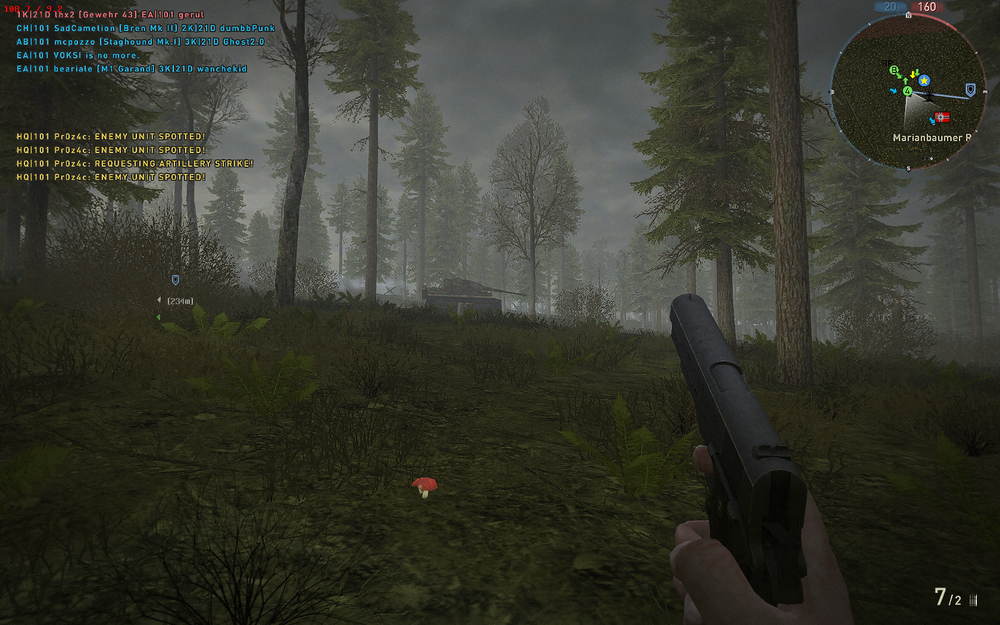Click the blue shield objective marker on the minimap
The image size is (1000, 625).
[x=969, y=90]
